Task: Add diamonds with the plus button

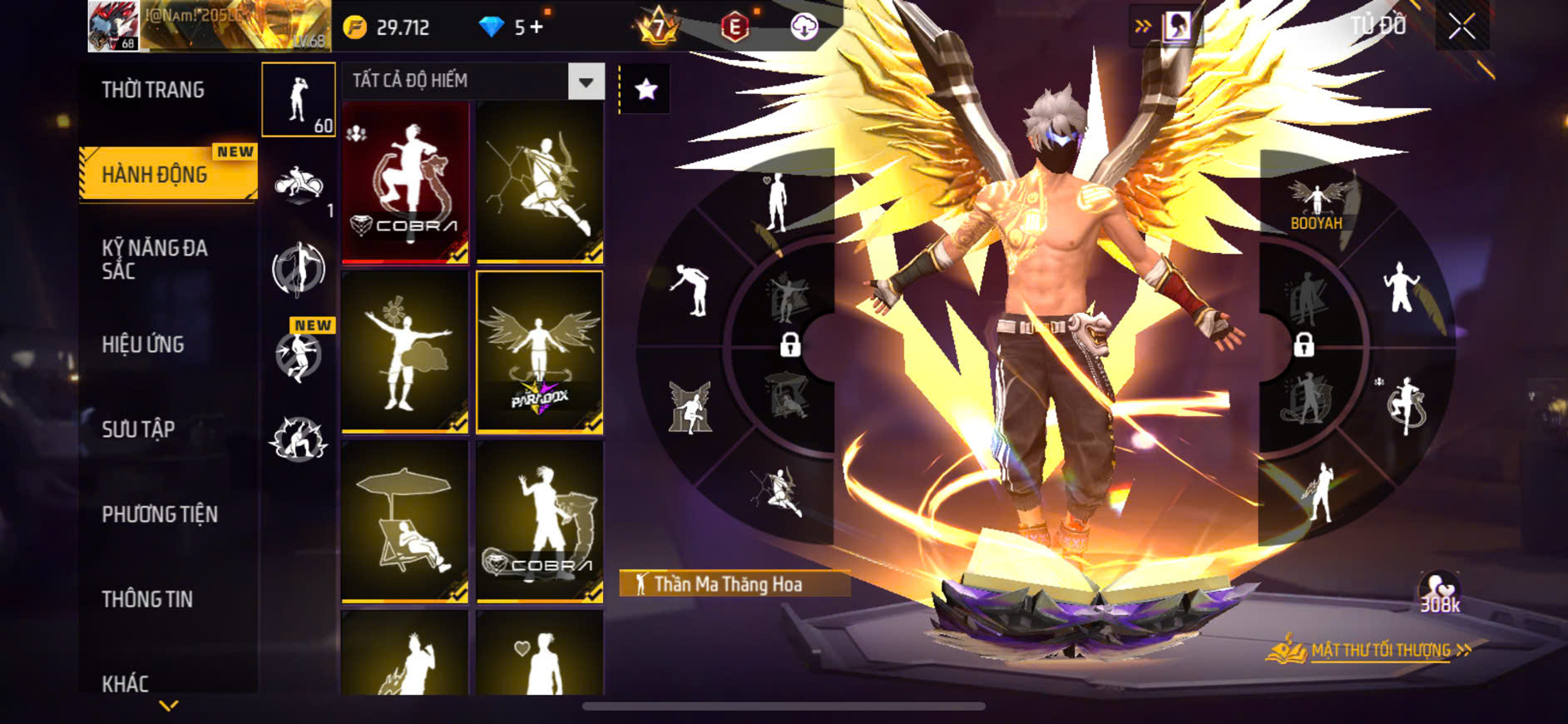Action: pos(537,27)
